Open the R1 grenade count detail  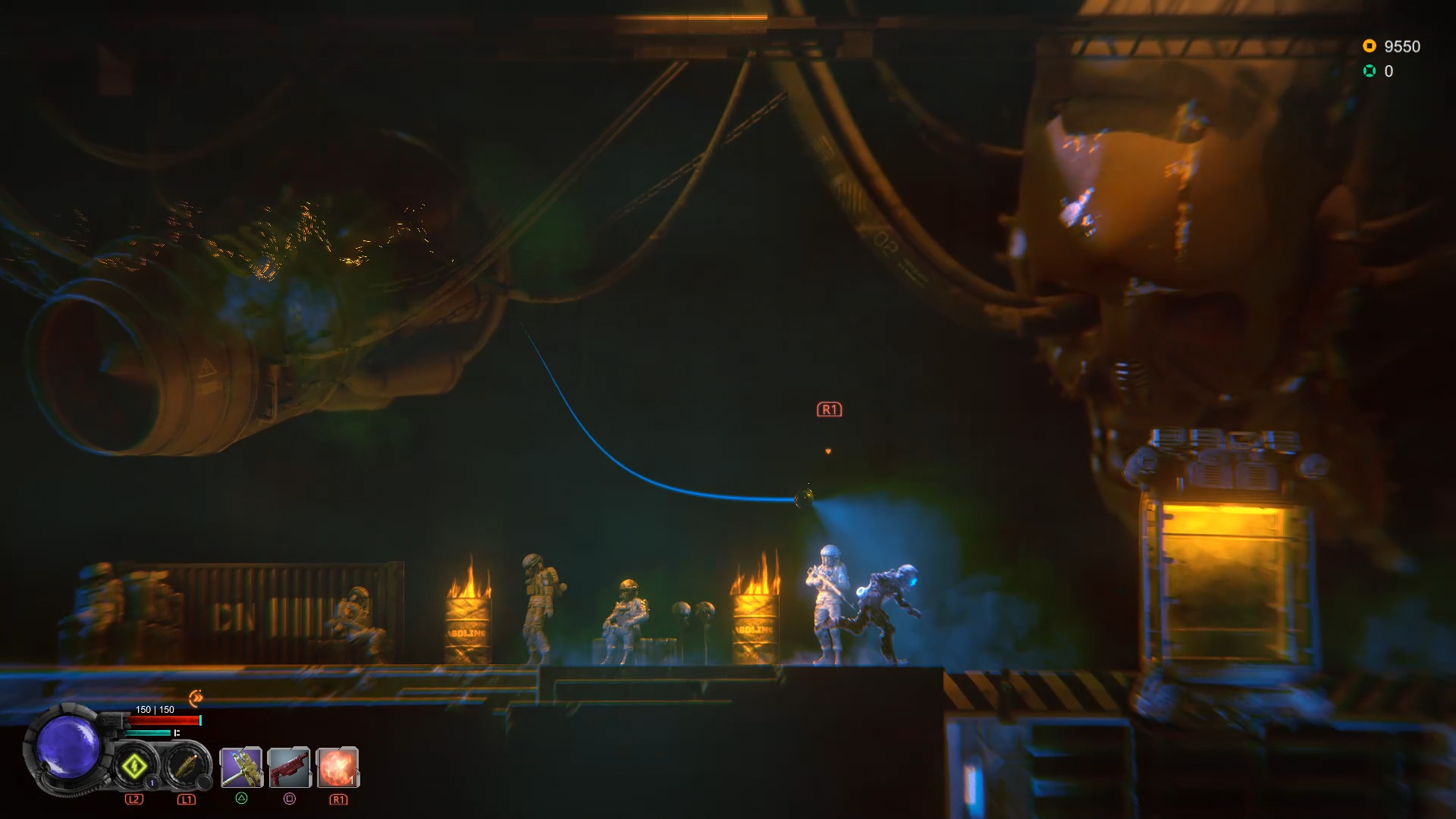(x=351, y=782)
